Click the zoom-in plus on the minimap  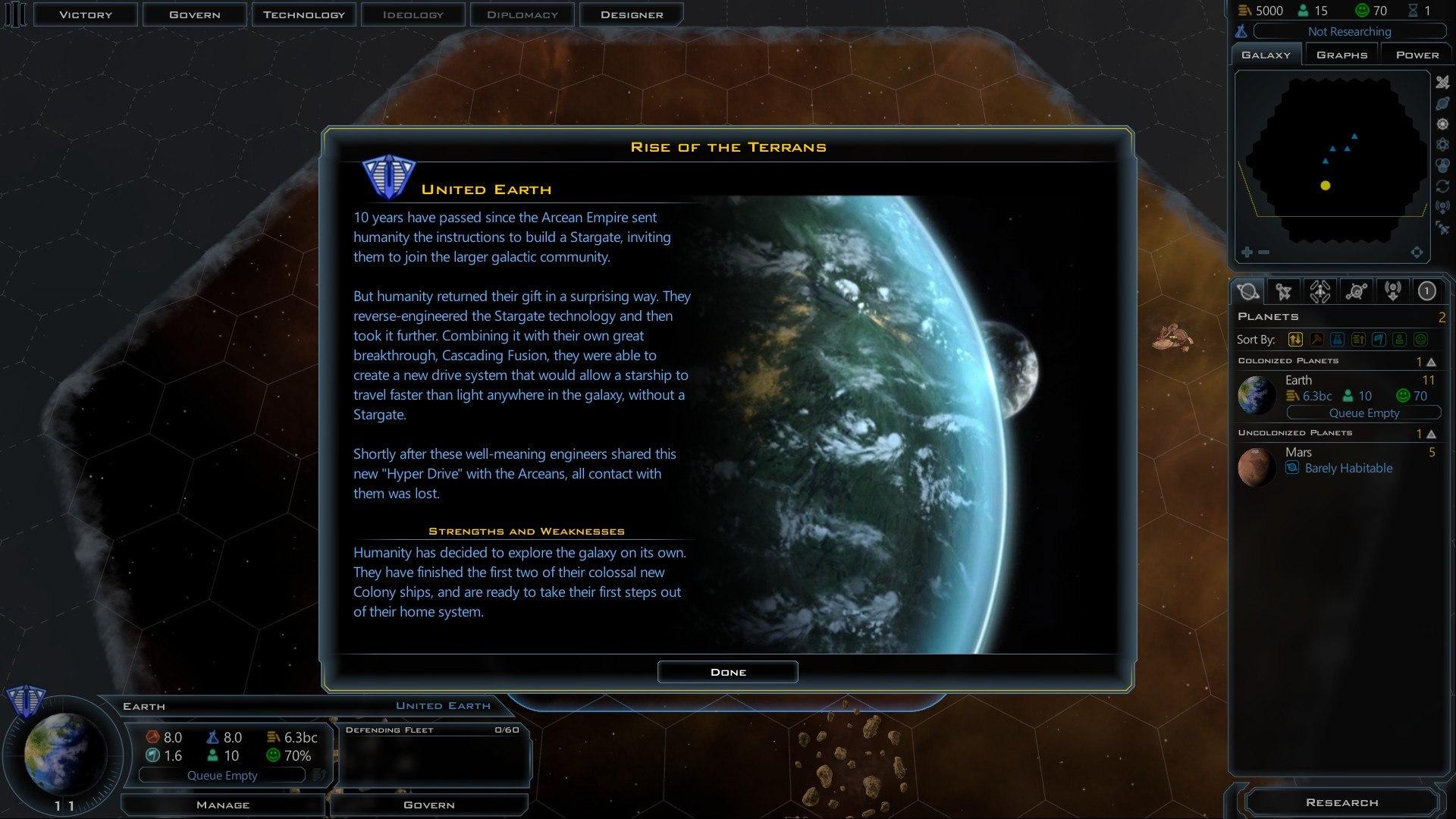pyautogui.click(x=1247, y=251)
